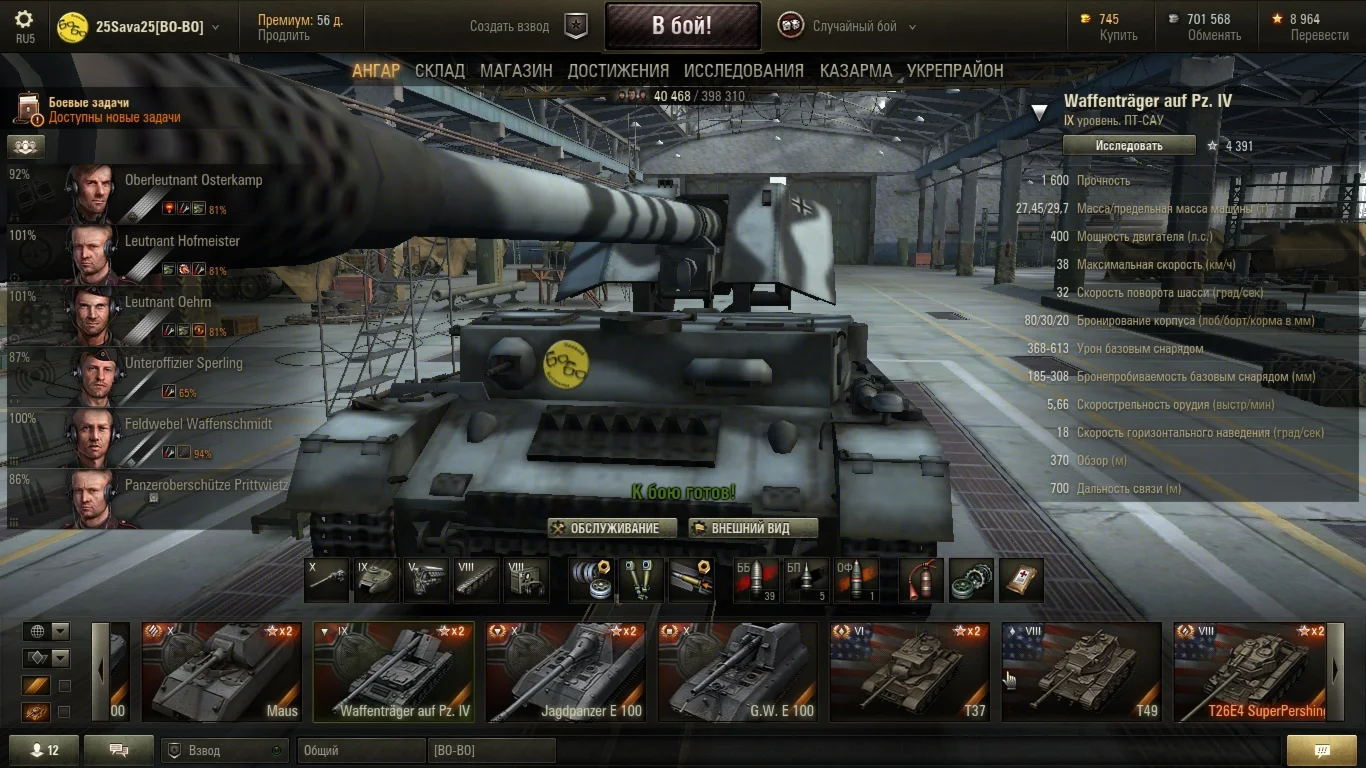This screenshot has height=768, width=1366.
Task: Open the ИССЛЕДОВАНИЯ tab
Action: 743,71
